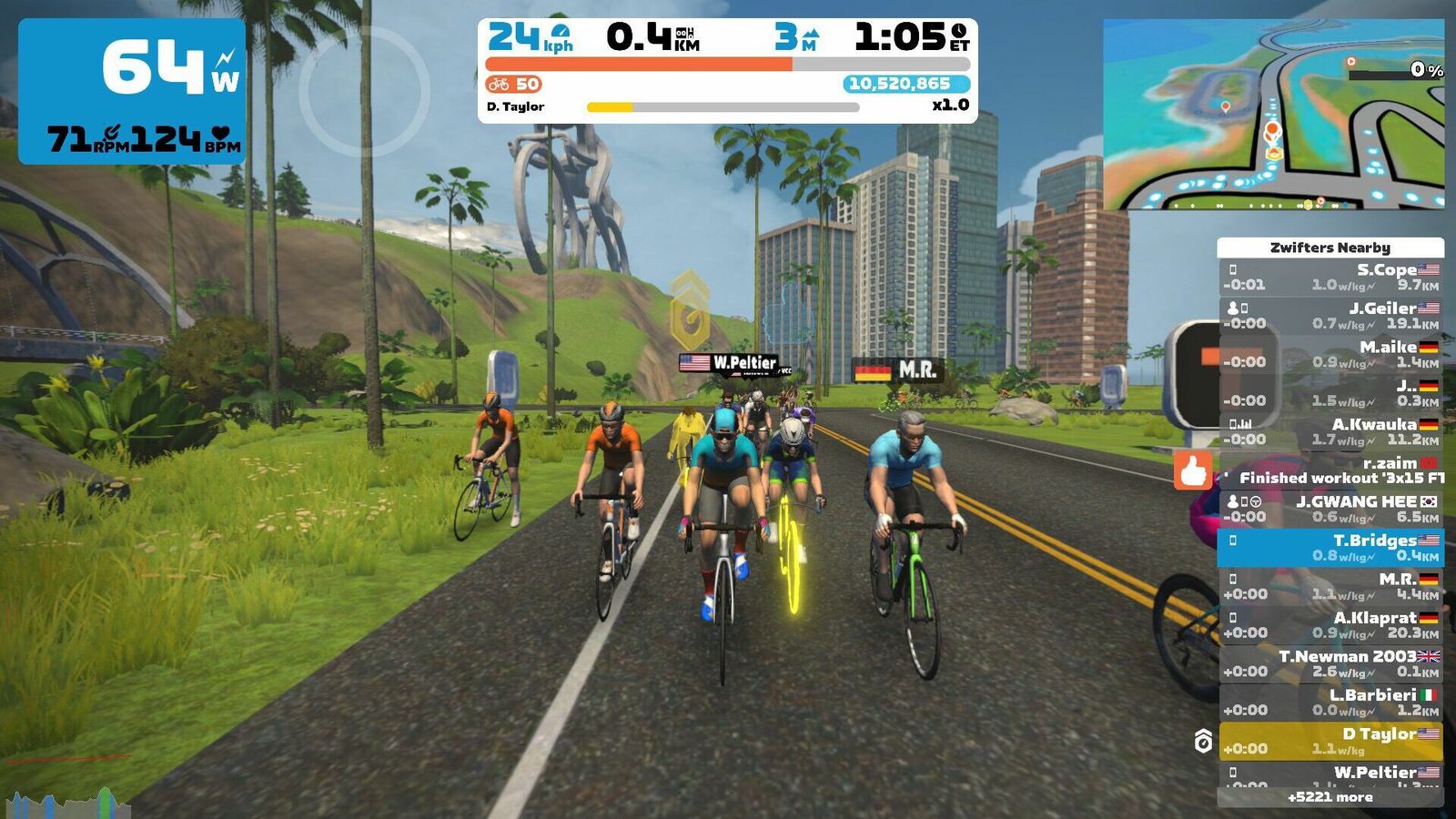The height and width of the screenshot is (819, 1456).
Task: Choose the highlighted T.Bridges row
Action: click(x=1330, y=548)
